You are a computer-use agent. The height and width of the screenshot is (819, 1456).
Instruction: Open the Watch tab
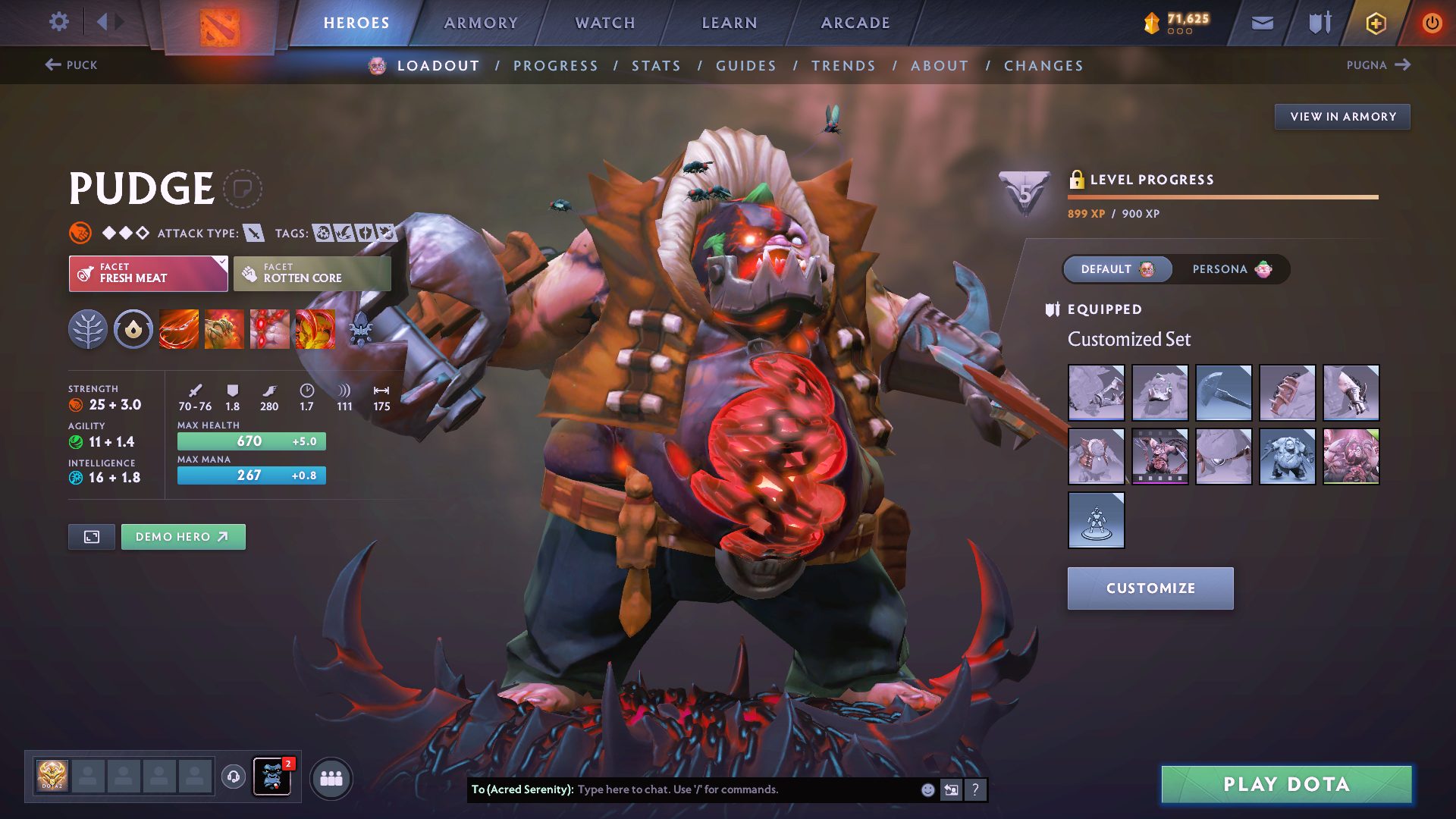[x=605, y=23]
